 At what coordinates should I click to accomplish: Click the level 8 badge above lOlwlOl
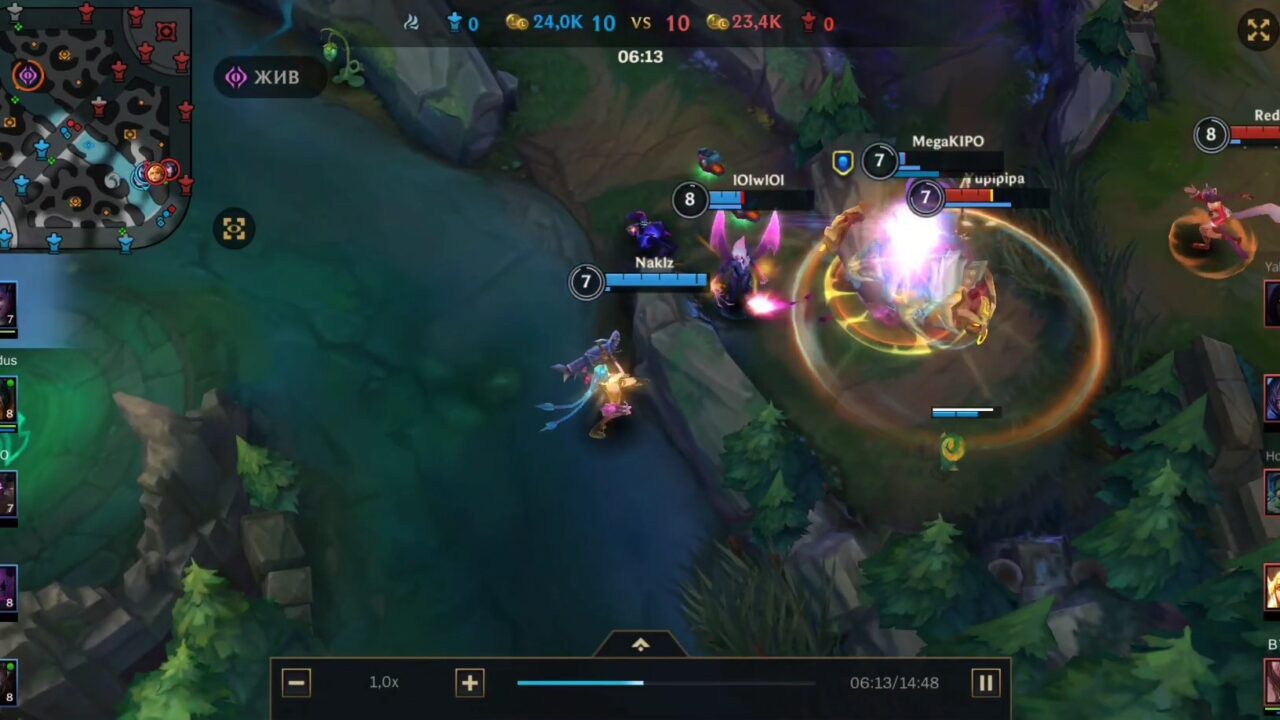tap(690, 200)
